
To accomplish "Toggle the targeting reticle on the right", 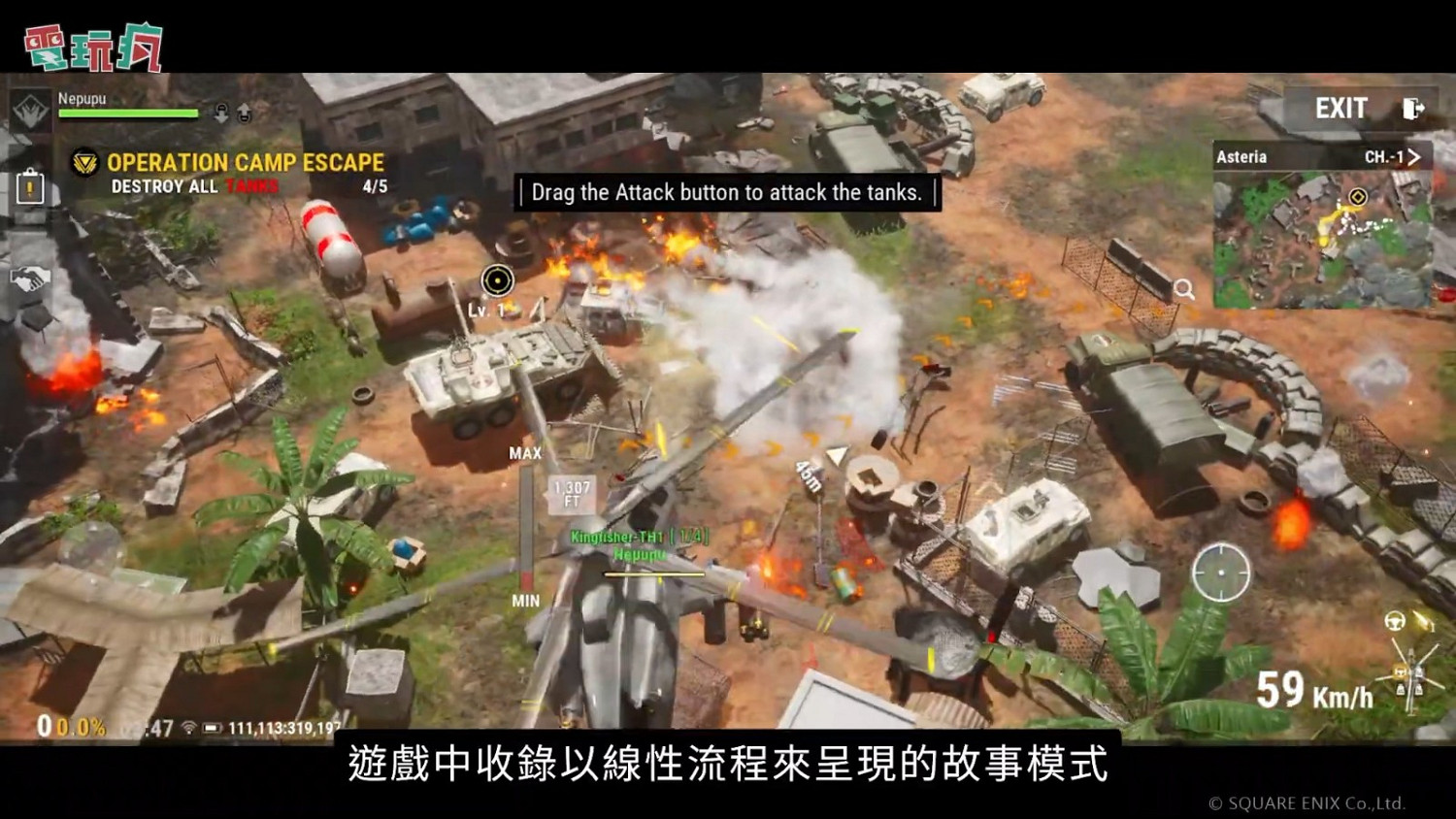I will click(x=1222, y=572).
